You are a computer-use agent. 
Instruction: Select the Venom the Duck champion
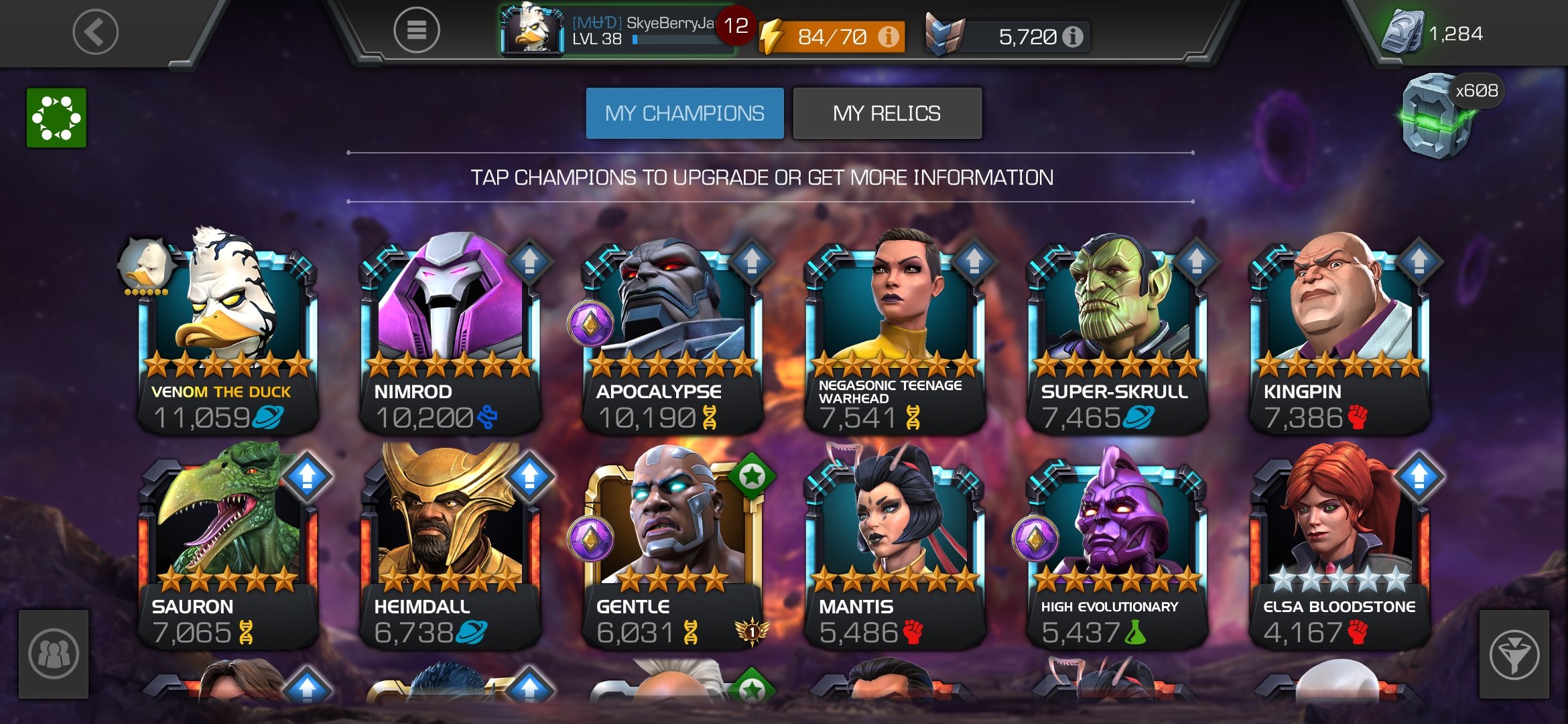tap(226, 335)
